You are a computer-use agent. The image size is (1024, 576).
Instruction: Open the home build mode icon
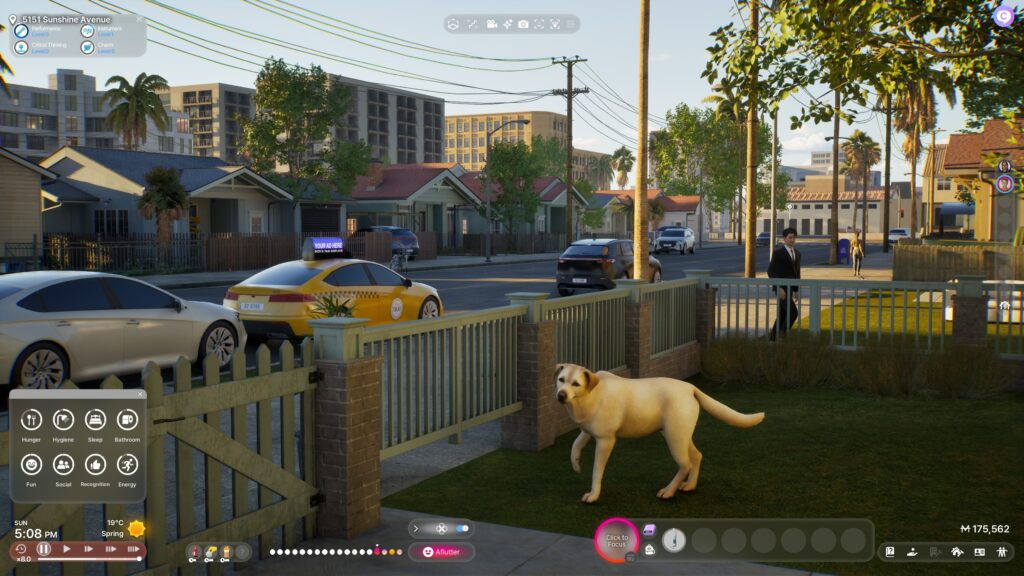coord(958,551)
